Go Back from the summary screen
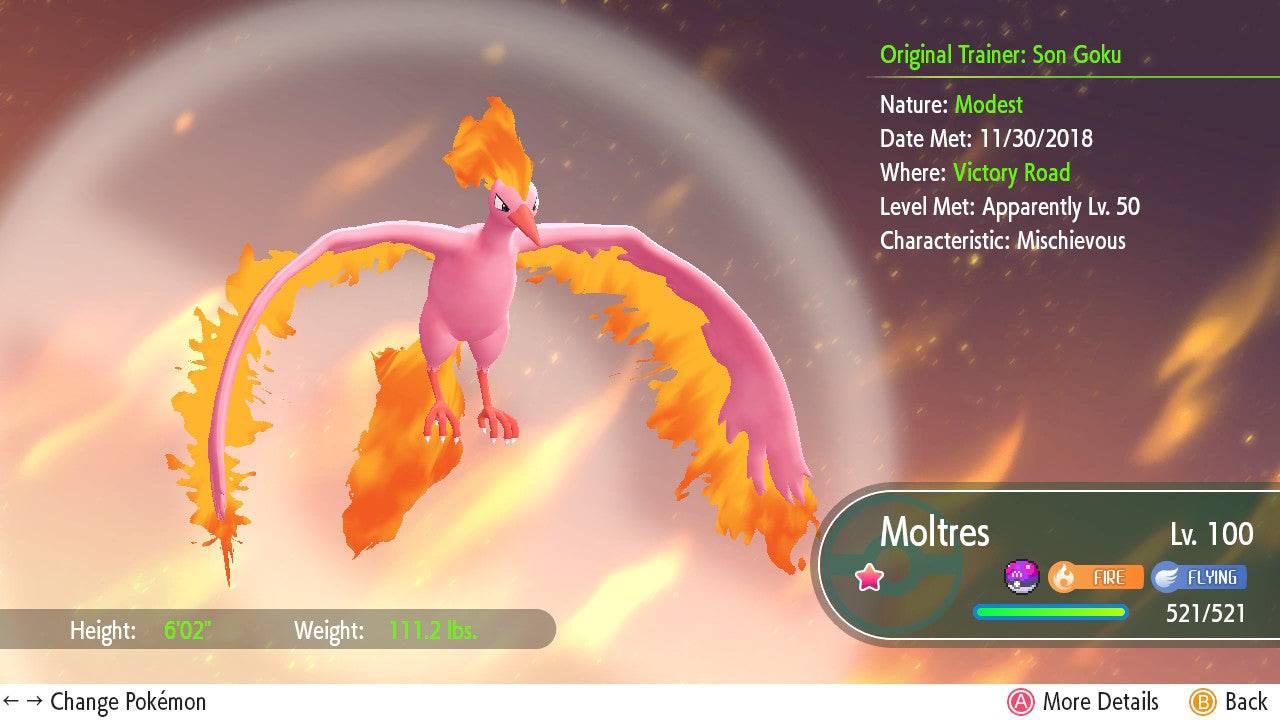The width and height of the screenshot is (1280, 720). 1228,702
